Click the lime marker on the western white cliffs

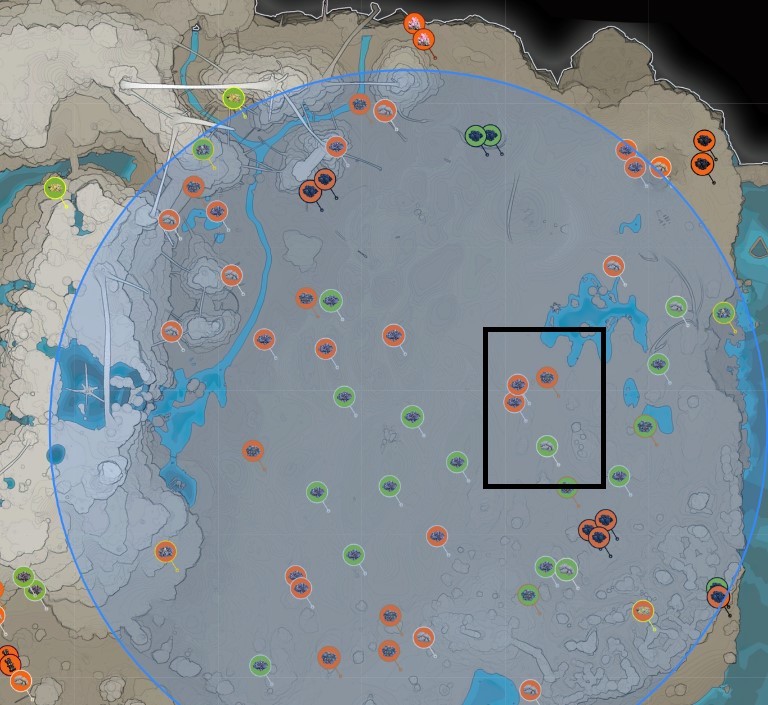(55, 187)
